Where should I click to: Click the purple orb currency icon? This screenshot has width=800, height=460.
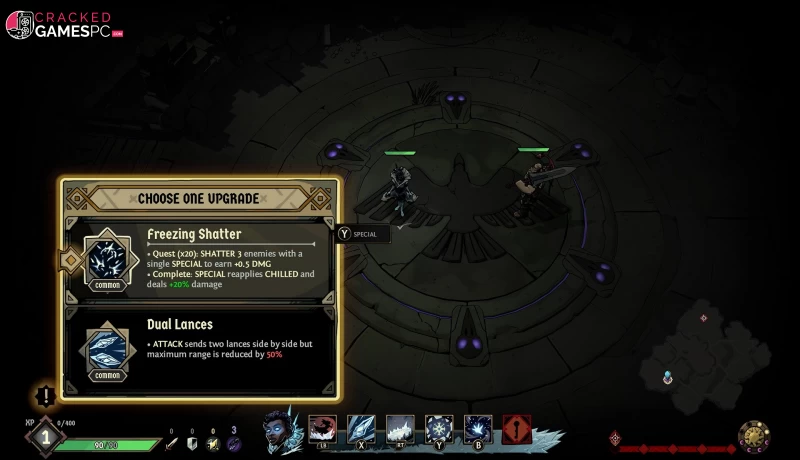(234, 443)
